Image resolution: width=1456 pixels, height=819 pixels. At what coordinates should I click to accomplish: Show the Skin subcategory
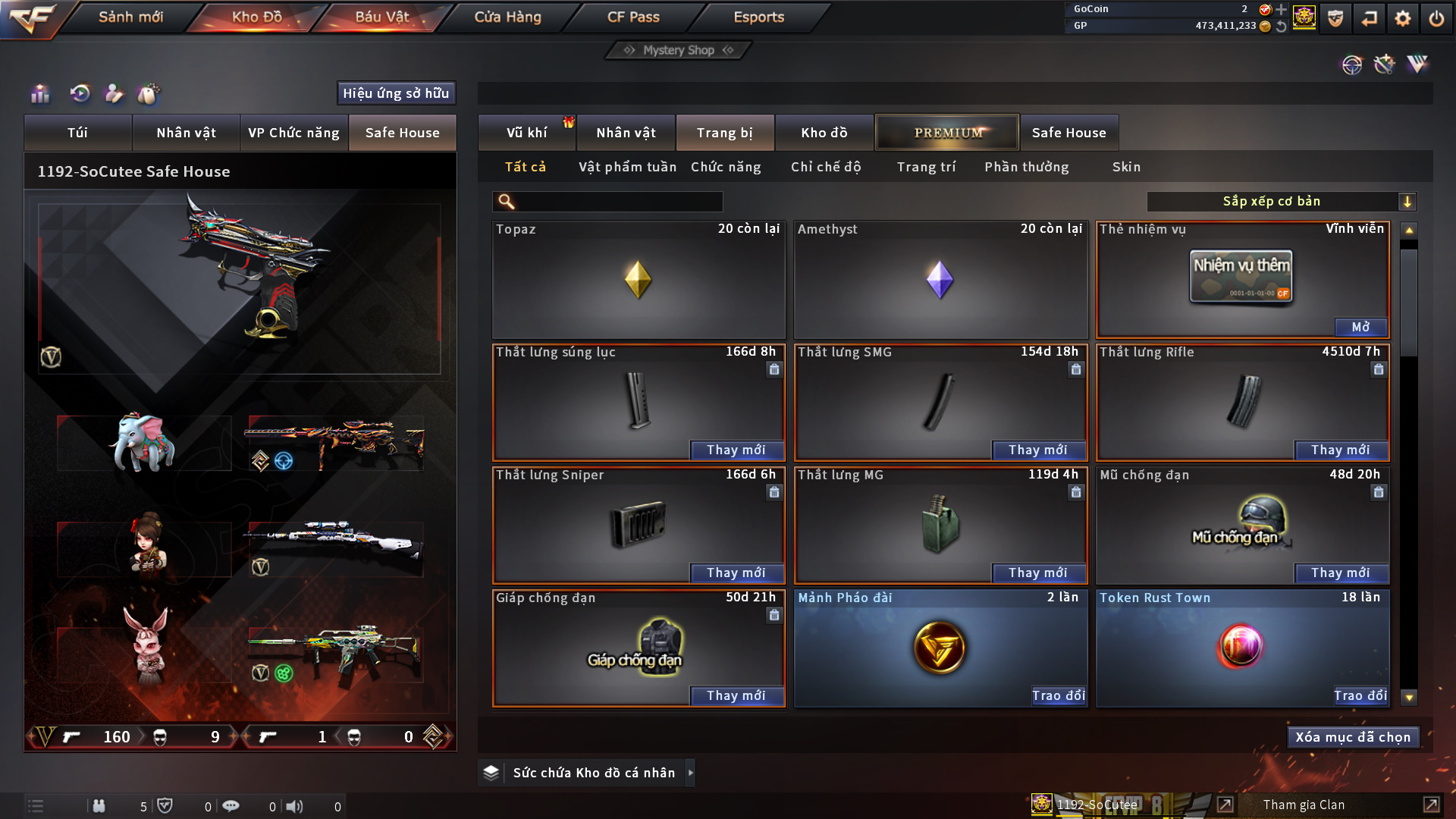coord(1126,167)
